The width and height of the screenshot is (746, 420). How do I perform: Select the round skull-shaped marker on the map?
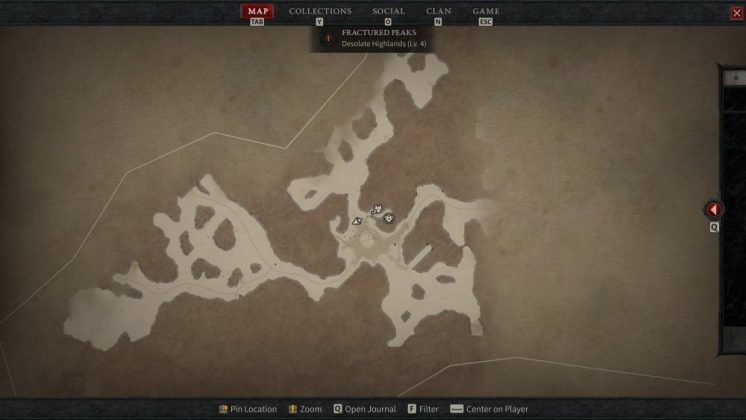pyautogui.click(x=389, y=217)
